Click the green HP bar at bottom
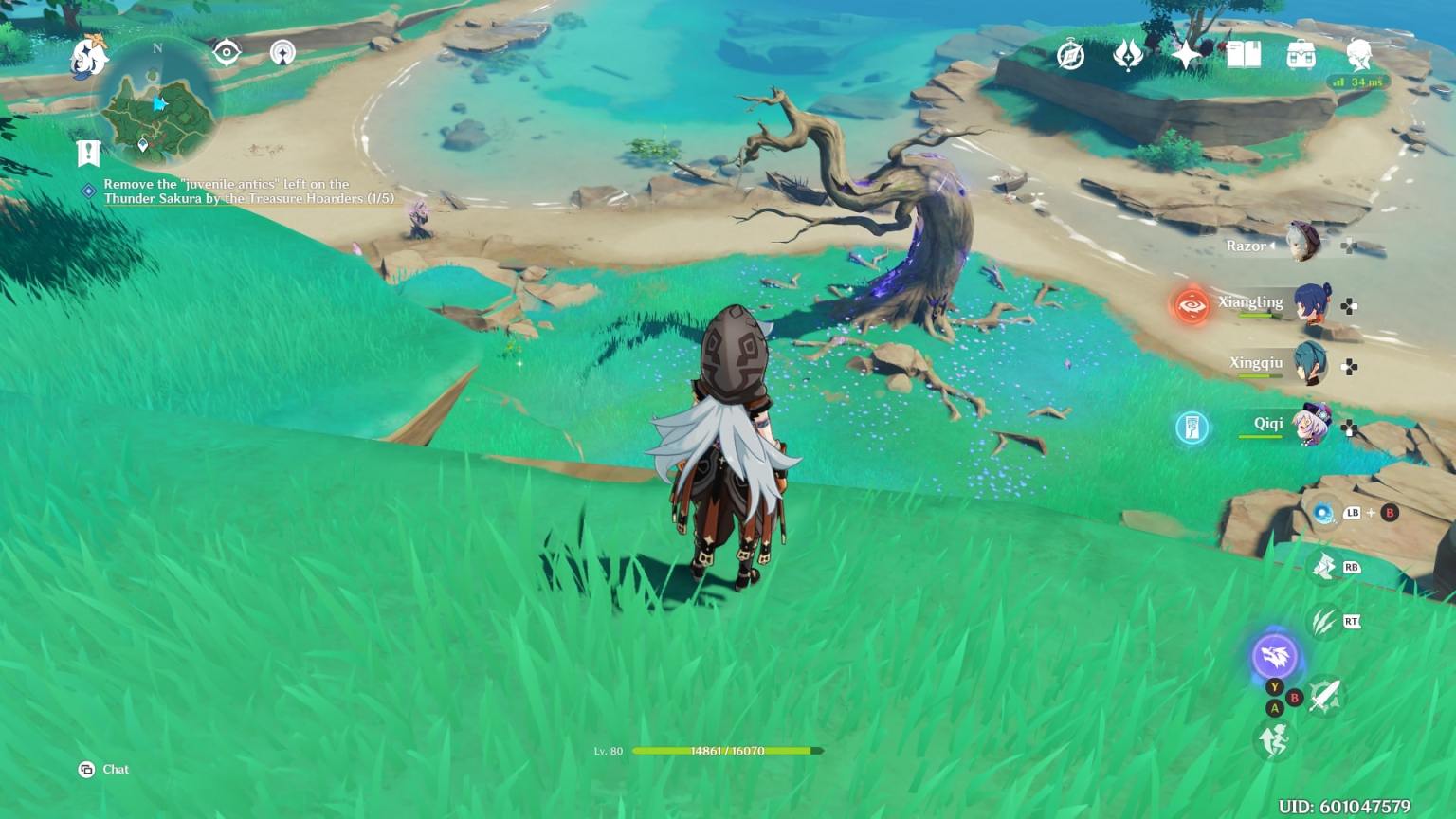Viewport: 1456px width, 819px height. tap(725, 749)
